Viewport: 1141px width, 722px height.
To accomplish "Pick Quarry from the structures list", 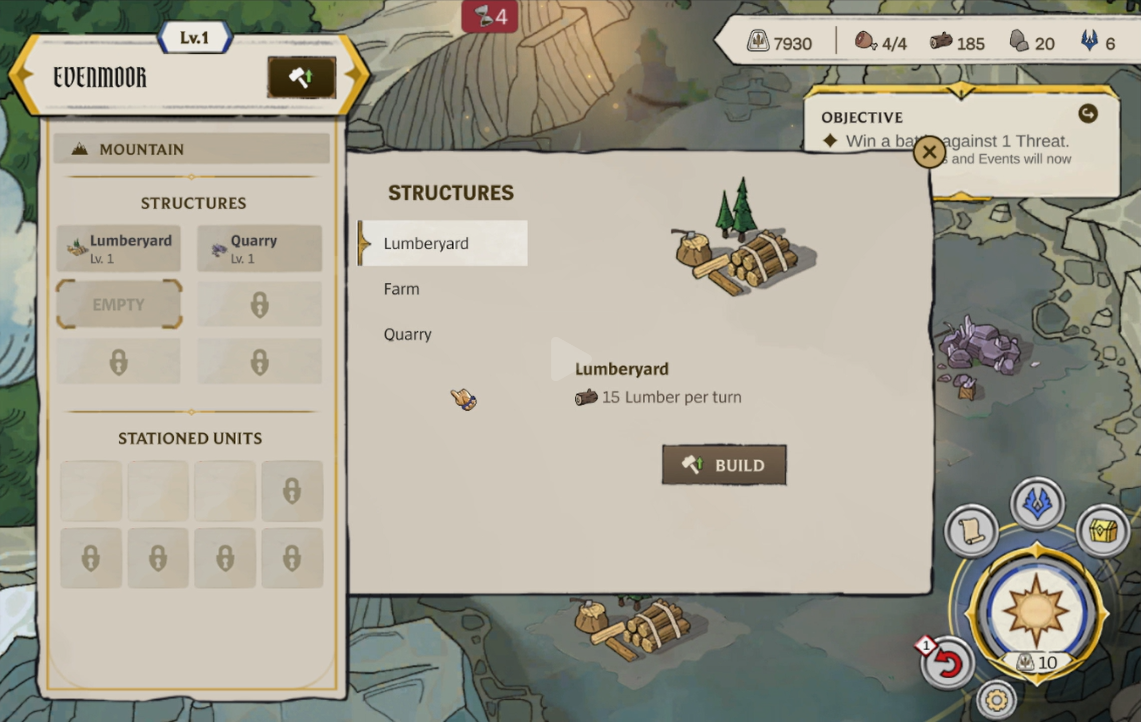I will [x=408, y=334].
